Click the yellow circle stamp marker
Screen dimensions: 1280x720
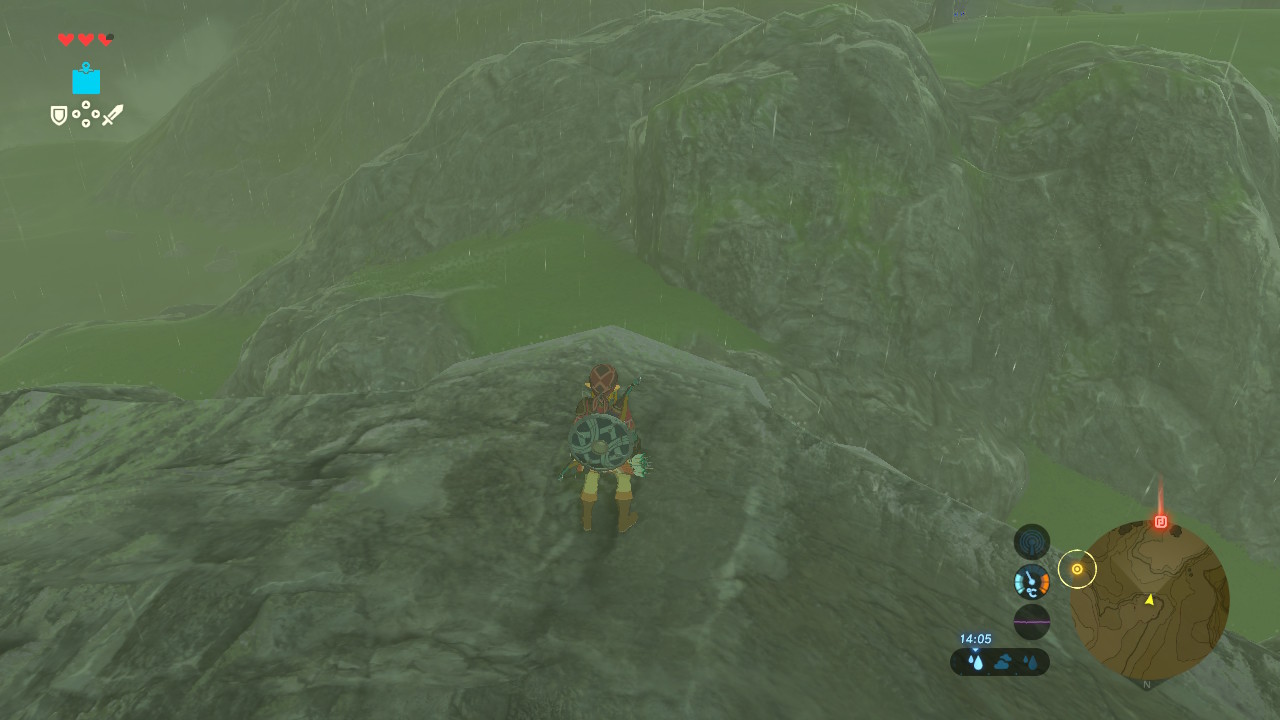(1077, 569)
